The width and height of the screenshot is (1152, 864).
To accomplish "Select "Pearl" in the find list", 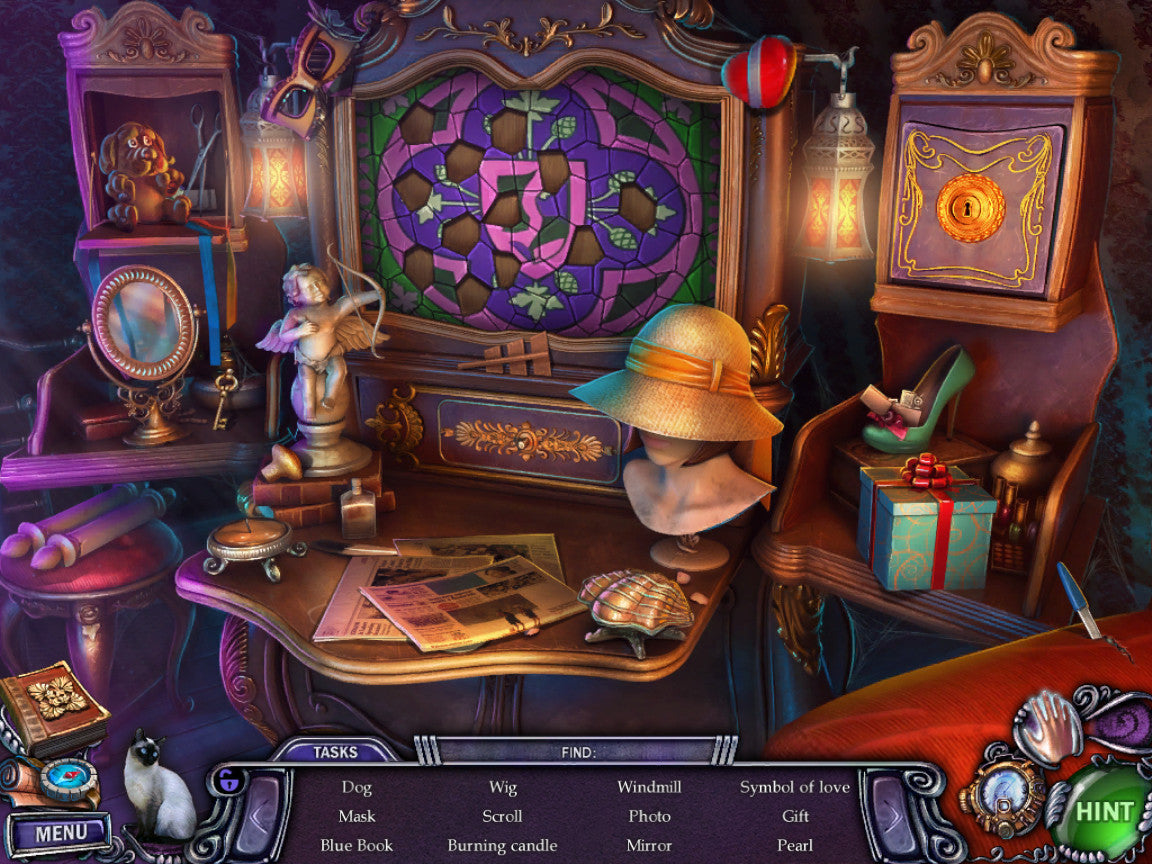I will [795, 845].
